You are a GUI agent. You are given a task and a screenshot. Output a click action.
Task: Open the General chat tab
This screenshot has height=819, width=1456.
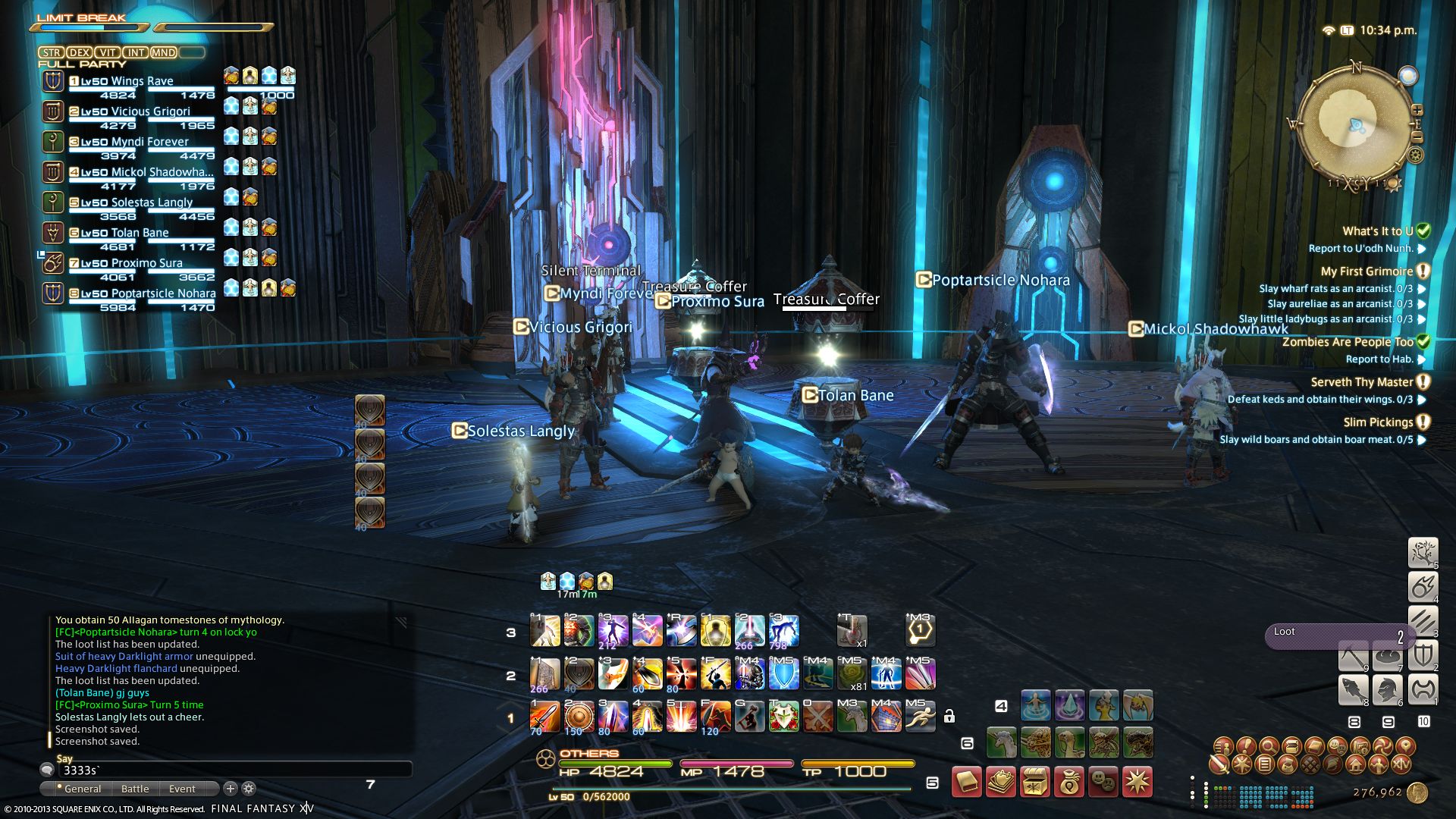click(x=82, y=789)
